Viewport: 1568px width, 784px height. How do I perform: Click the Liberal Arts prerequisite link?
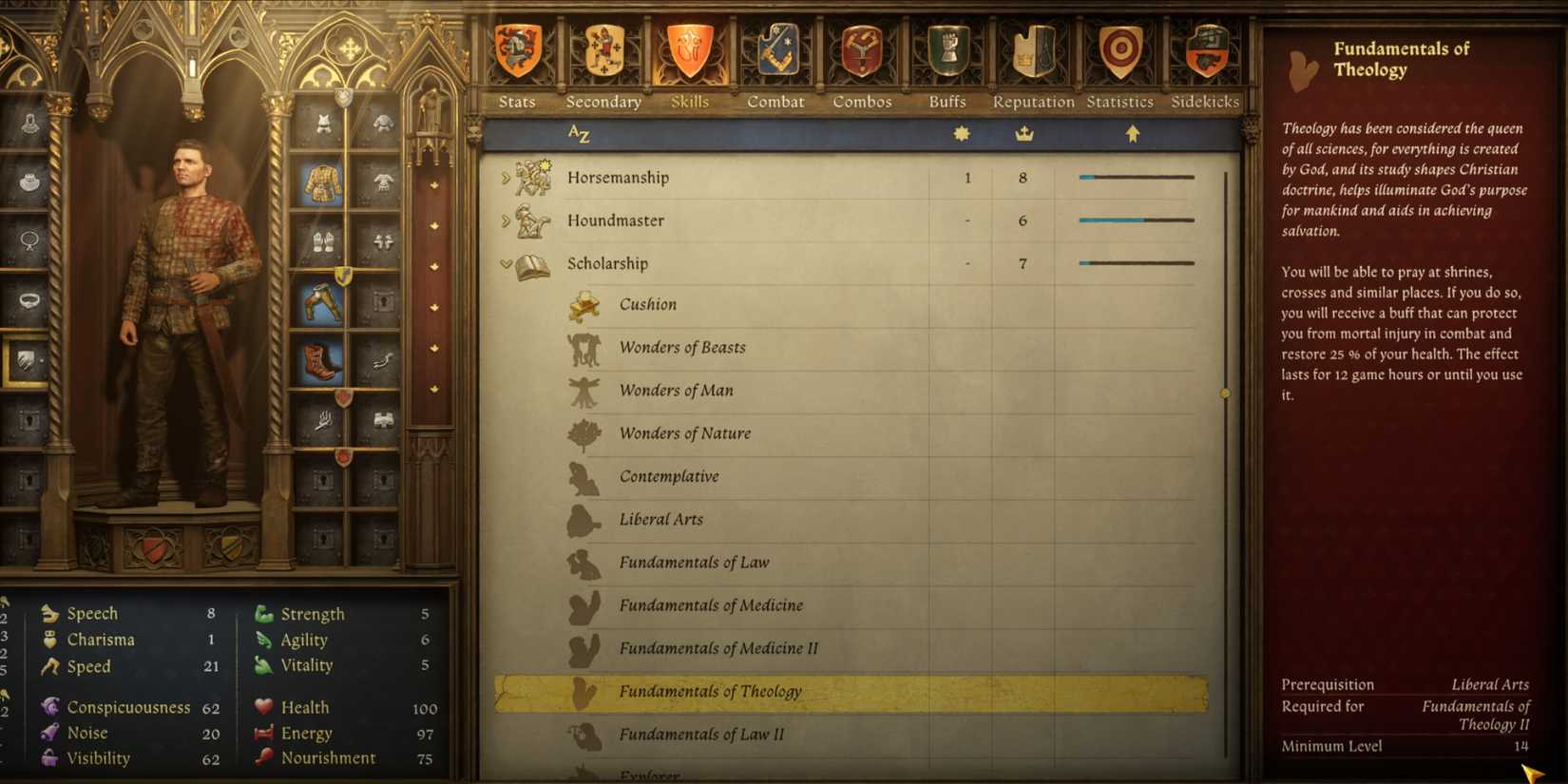coord(1489,684)
